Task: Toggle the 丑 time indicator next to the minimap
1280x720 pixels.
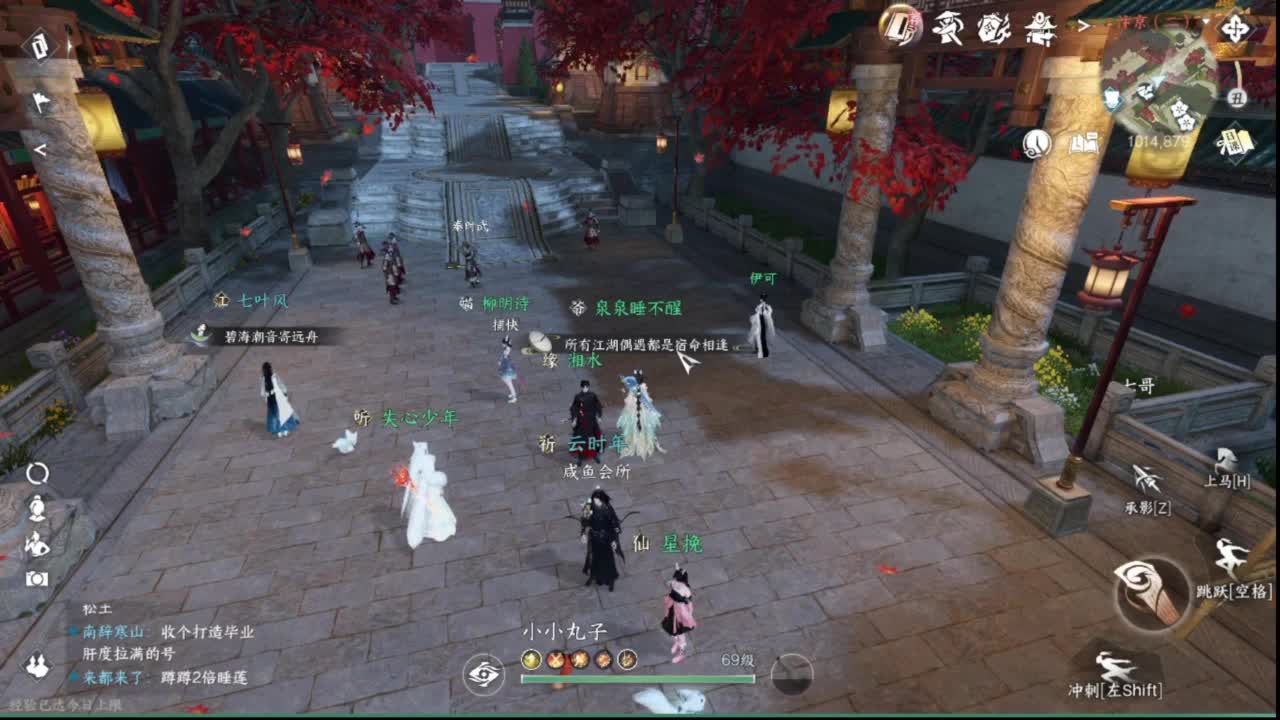Action: [x=1237, y=97]
